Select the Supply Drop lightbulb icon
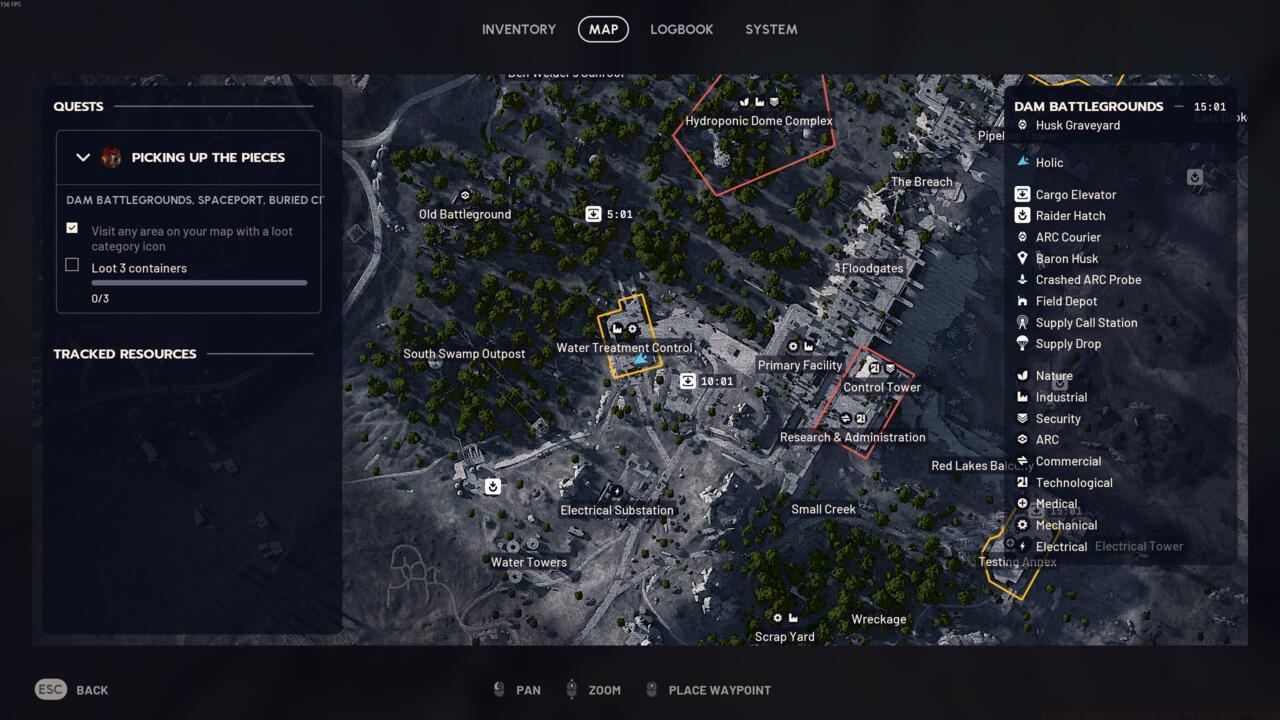The height and width of the screenshot is (720, 1280). pyautogui.click(x=1022, y=343)
